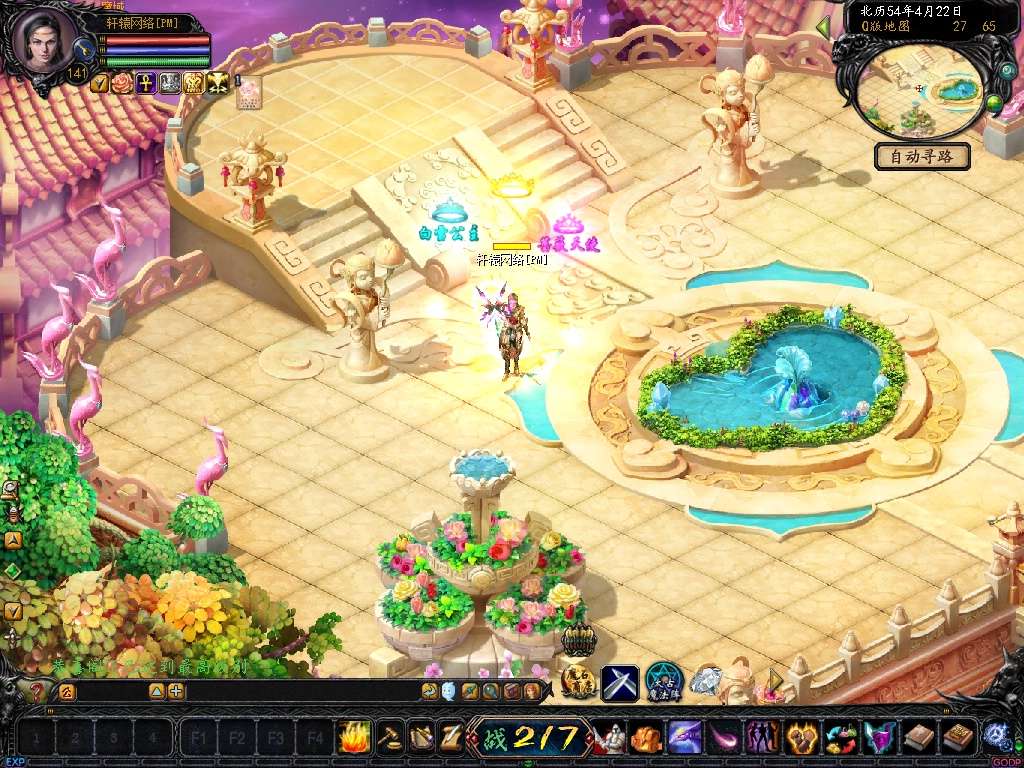Click the 自动寻路 auto-pathfinding button

coord(922,156)
